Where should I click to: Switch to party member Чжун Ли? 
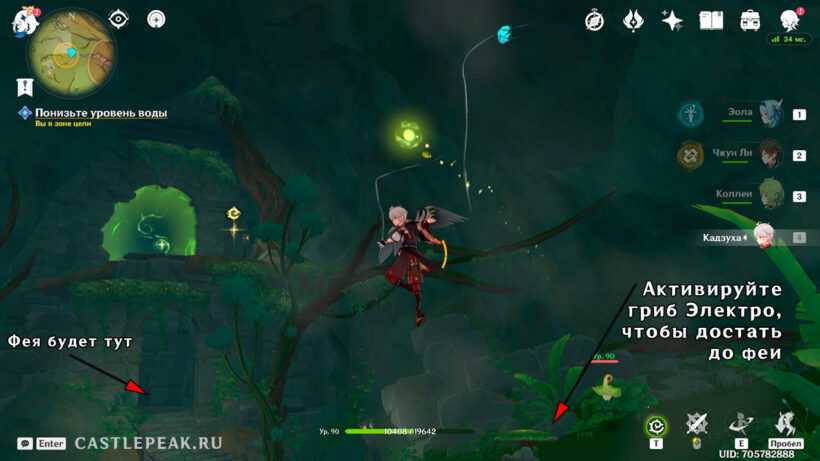click(x=770, y=155)
